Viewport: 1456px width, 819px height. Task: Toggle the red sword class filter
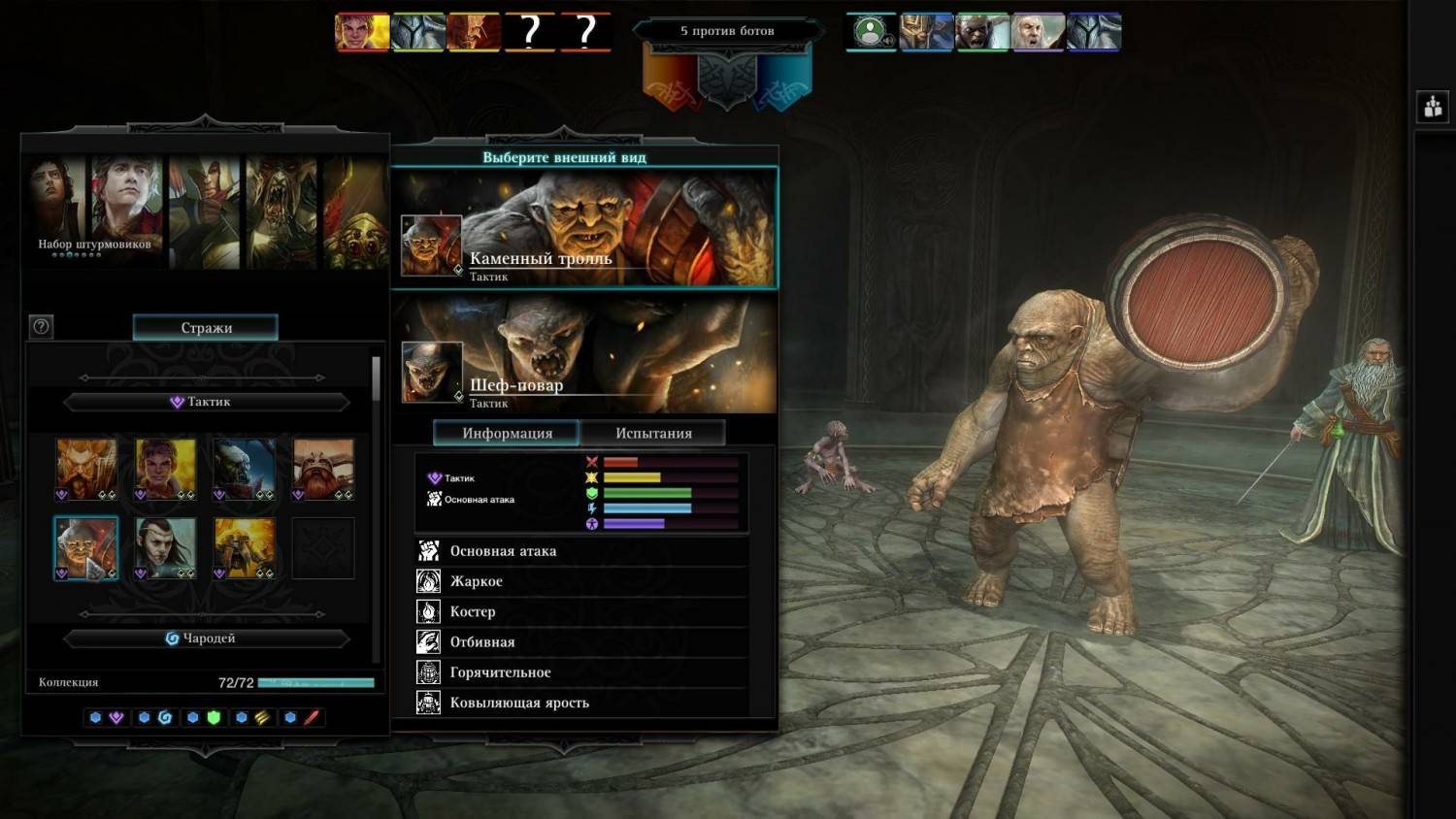click(x=312, y=718)
